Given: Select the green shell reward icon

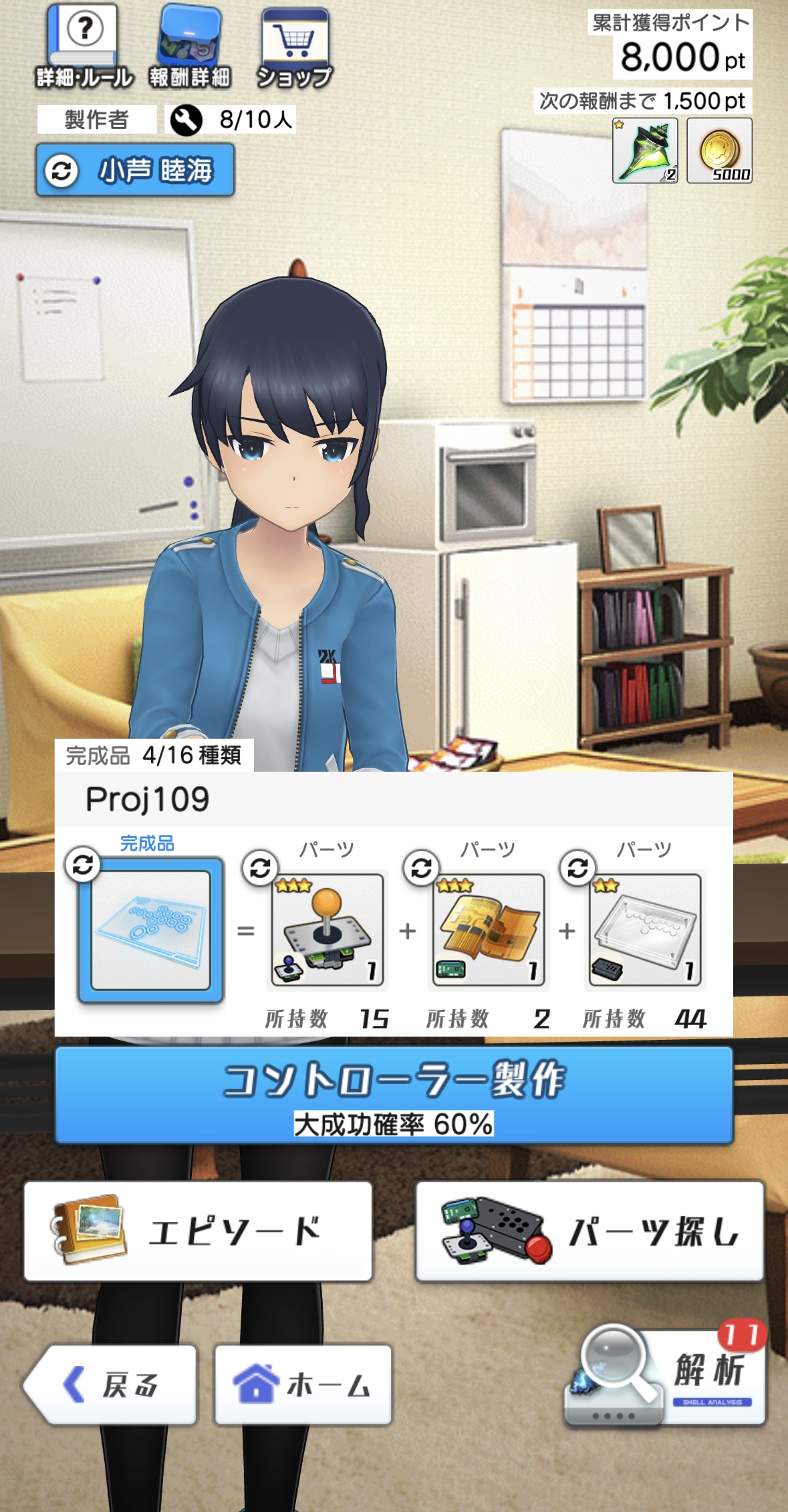Looking at the screenshot, I should coord(645,150).
